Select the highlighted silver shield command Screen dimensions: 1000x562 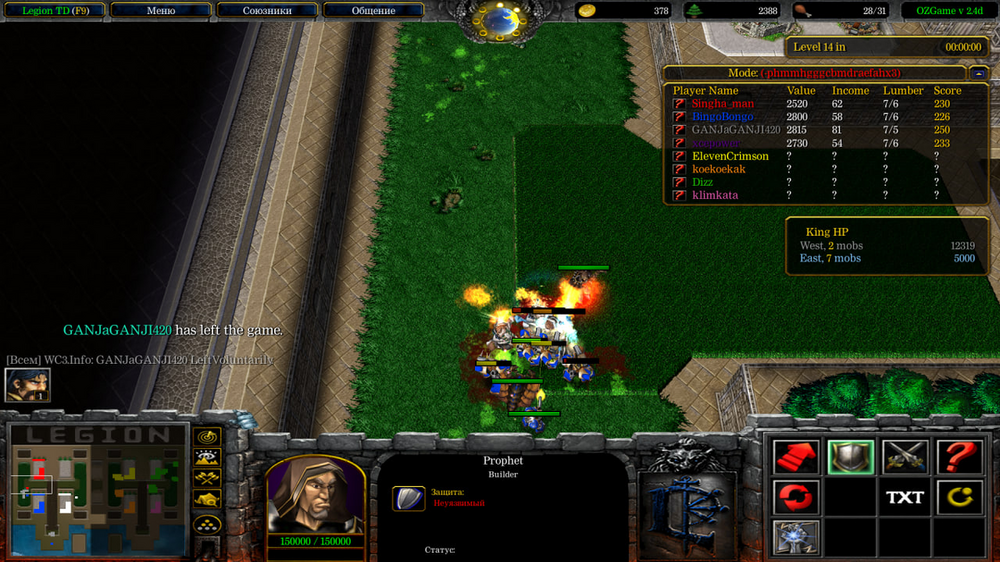850,458
